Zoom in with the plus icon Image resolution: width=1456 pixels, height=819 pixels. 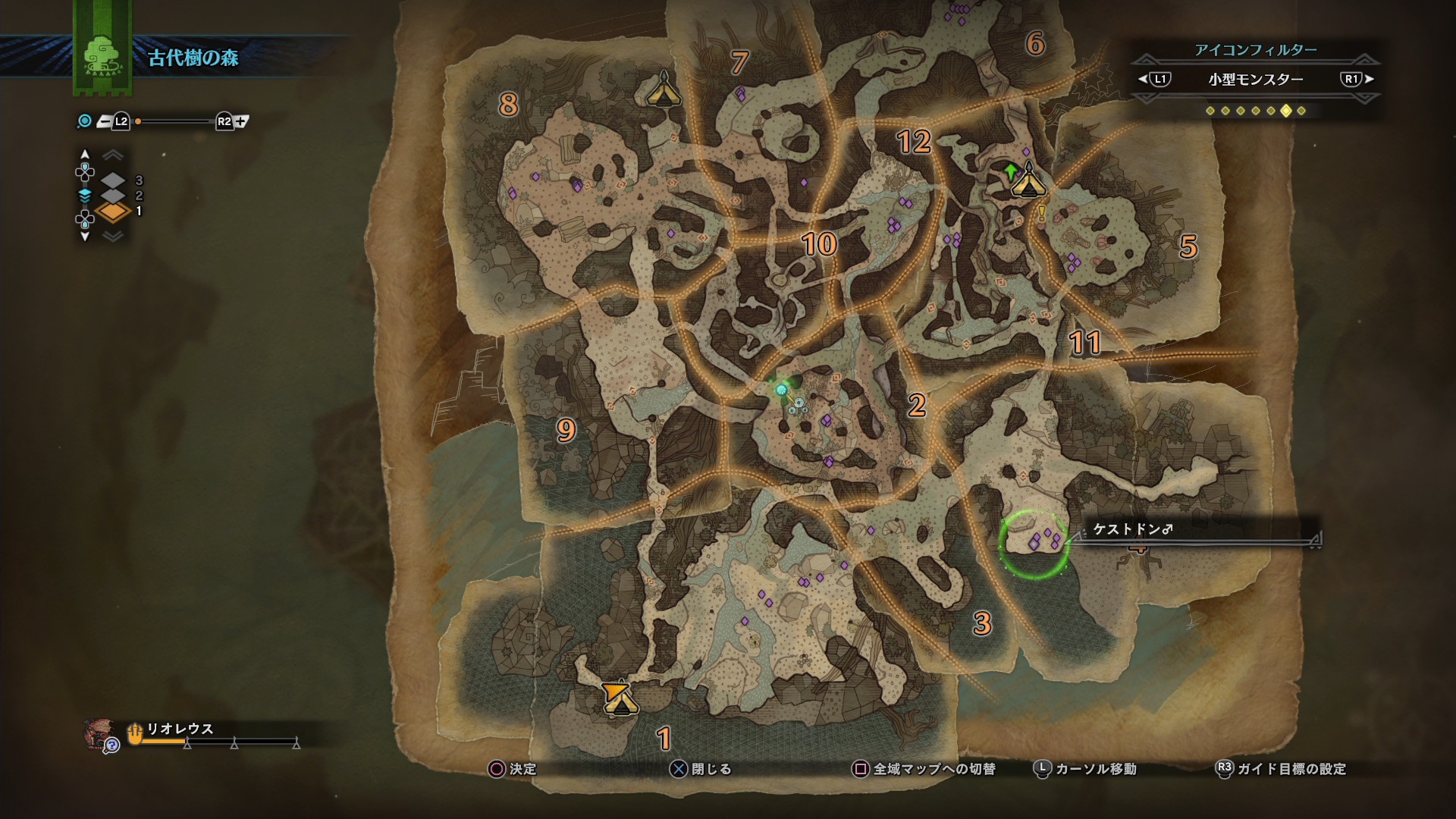[241, 121]
